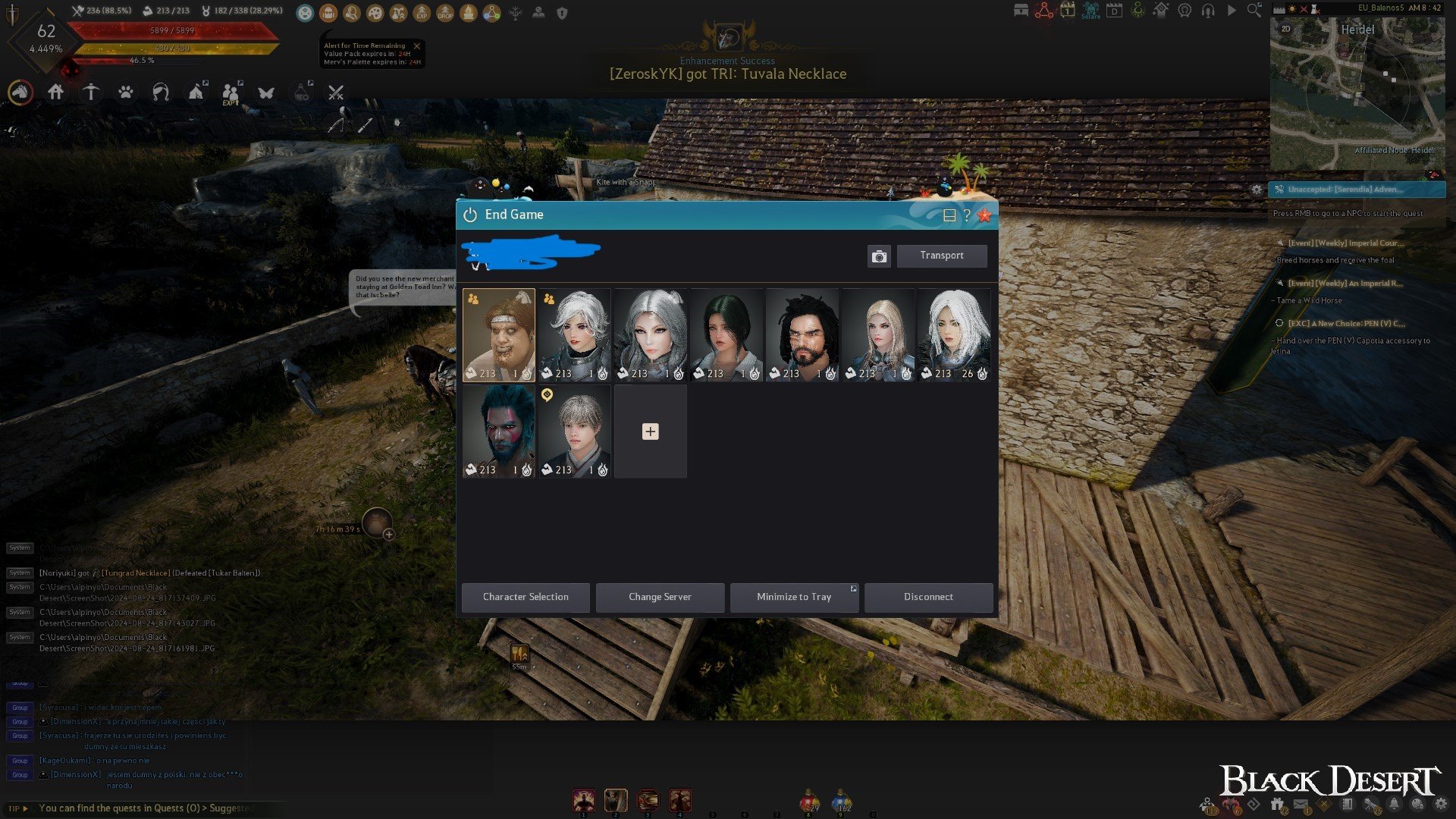This screenshot has width=1456, height=819.
Task: Click the camera screenshot icon
Action: pos(879,256)
